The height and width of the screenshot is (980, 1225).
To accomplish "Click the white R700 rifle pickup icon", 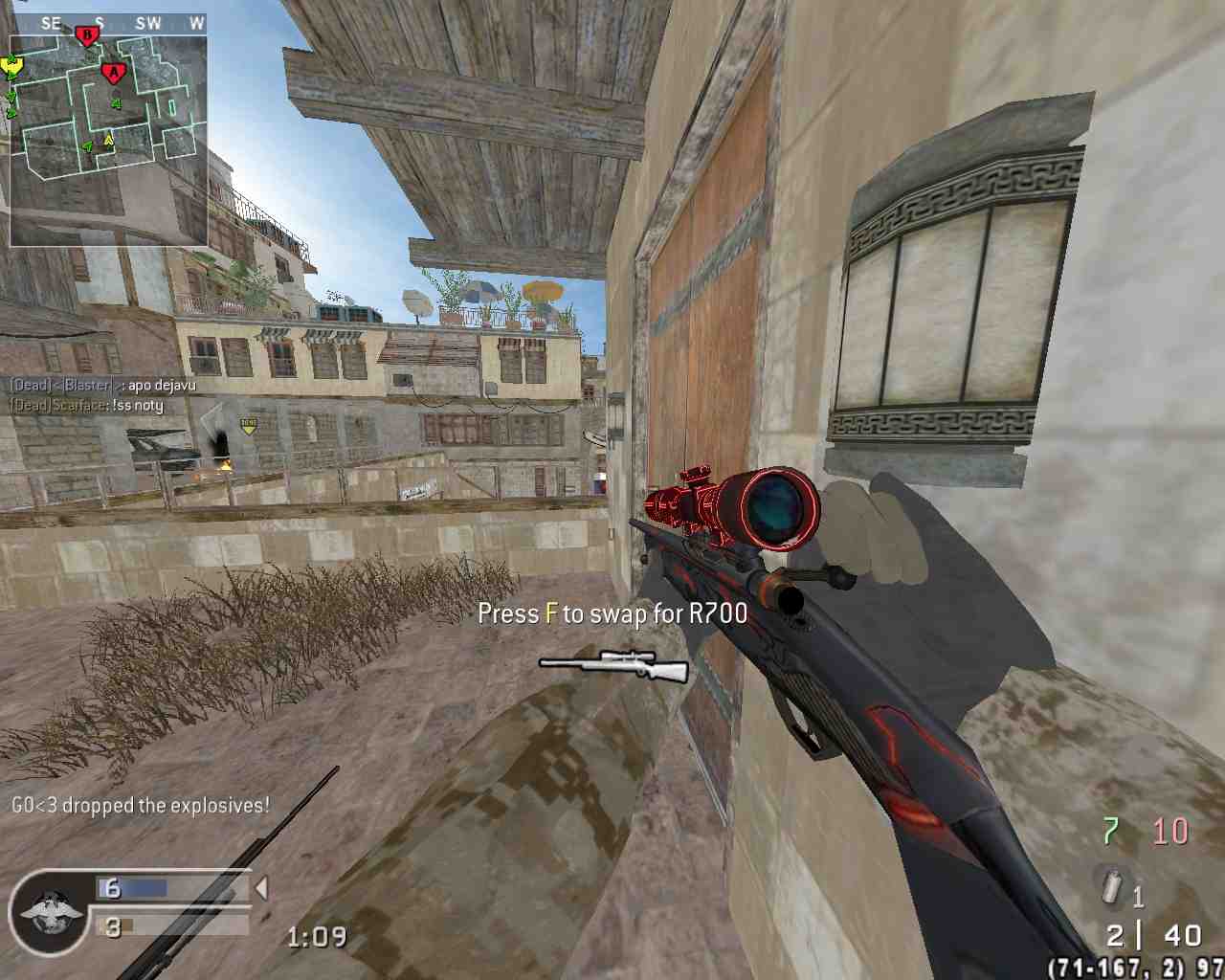I will pos(613,665).
